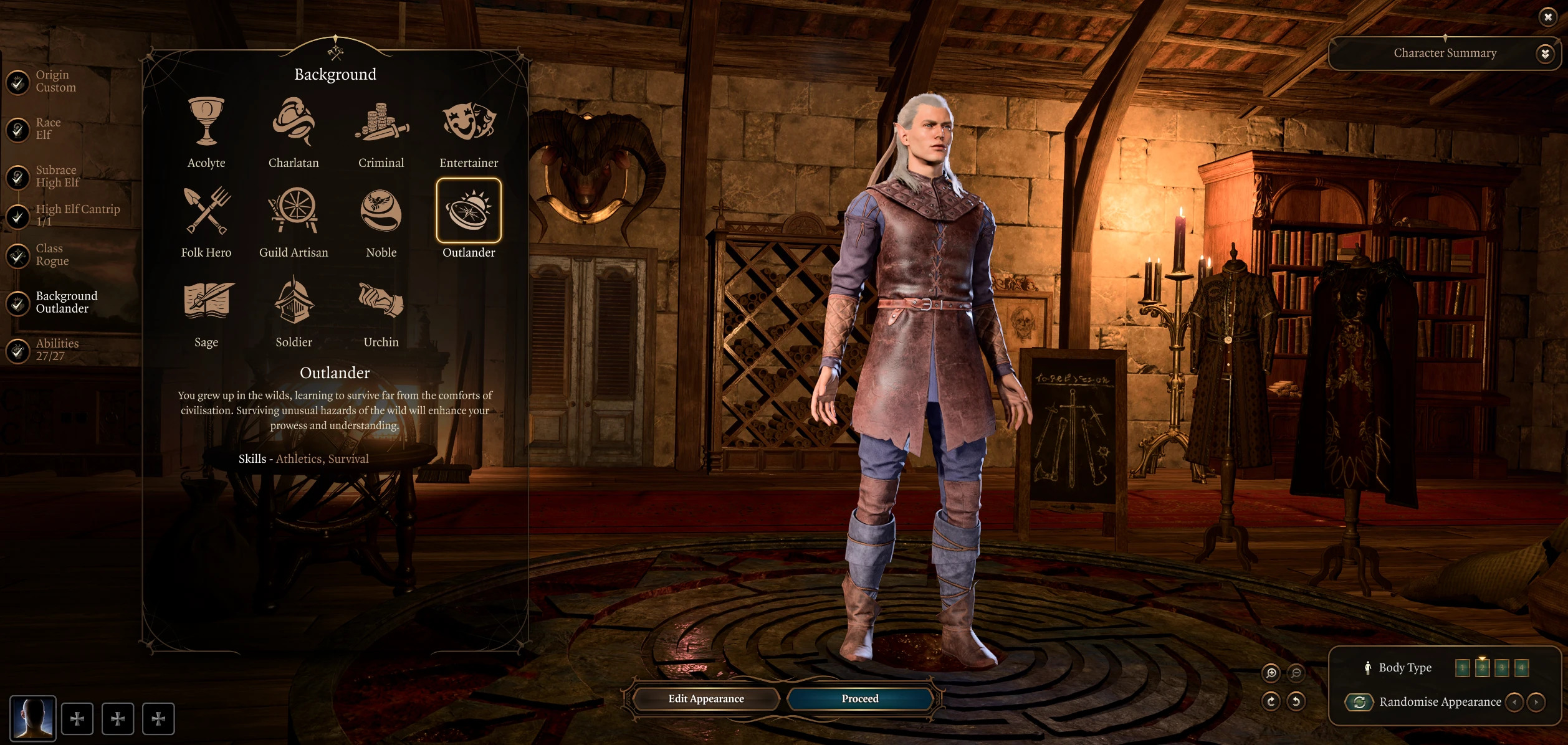Pick the Noble background ring icon
The height and width of the screenshot is (745, 1568).
(x=381, y=211)
